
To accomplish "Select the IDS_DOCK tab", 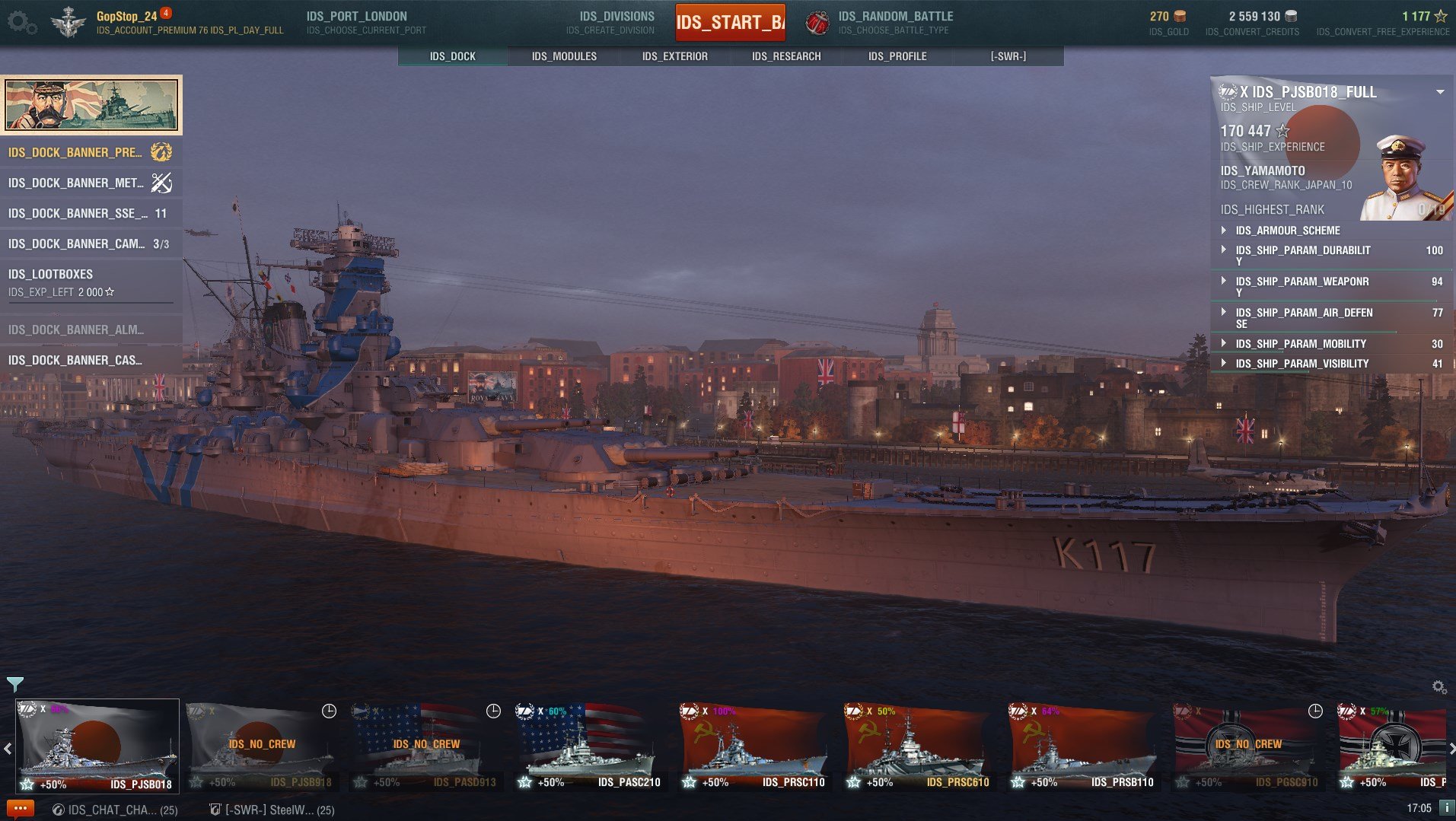I will [453, 56].
